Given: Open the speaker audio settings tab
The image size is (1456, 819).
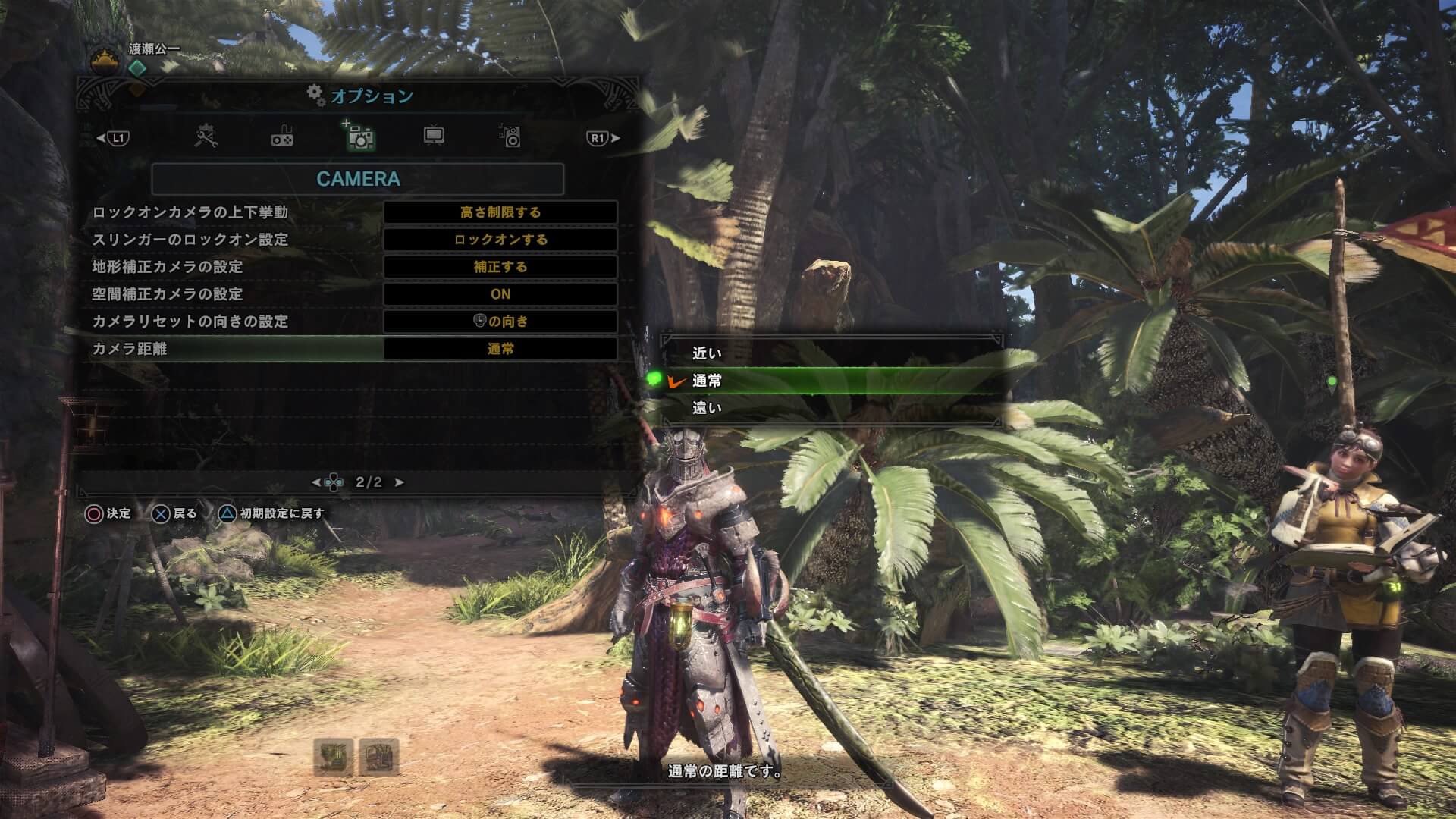Looking at the screenshot, I should [510, 136].
